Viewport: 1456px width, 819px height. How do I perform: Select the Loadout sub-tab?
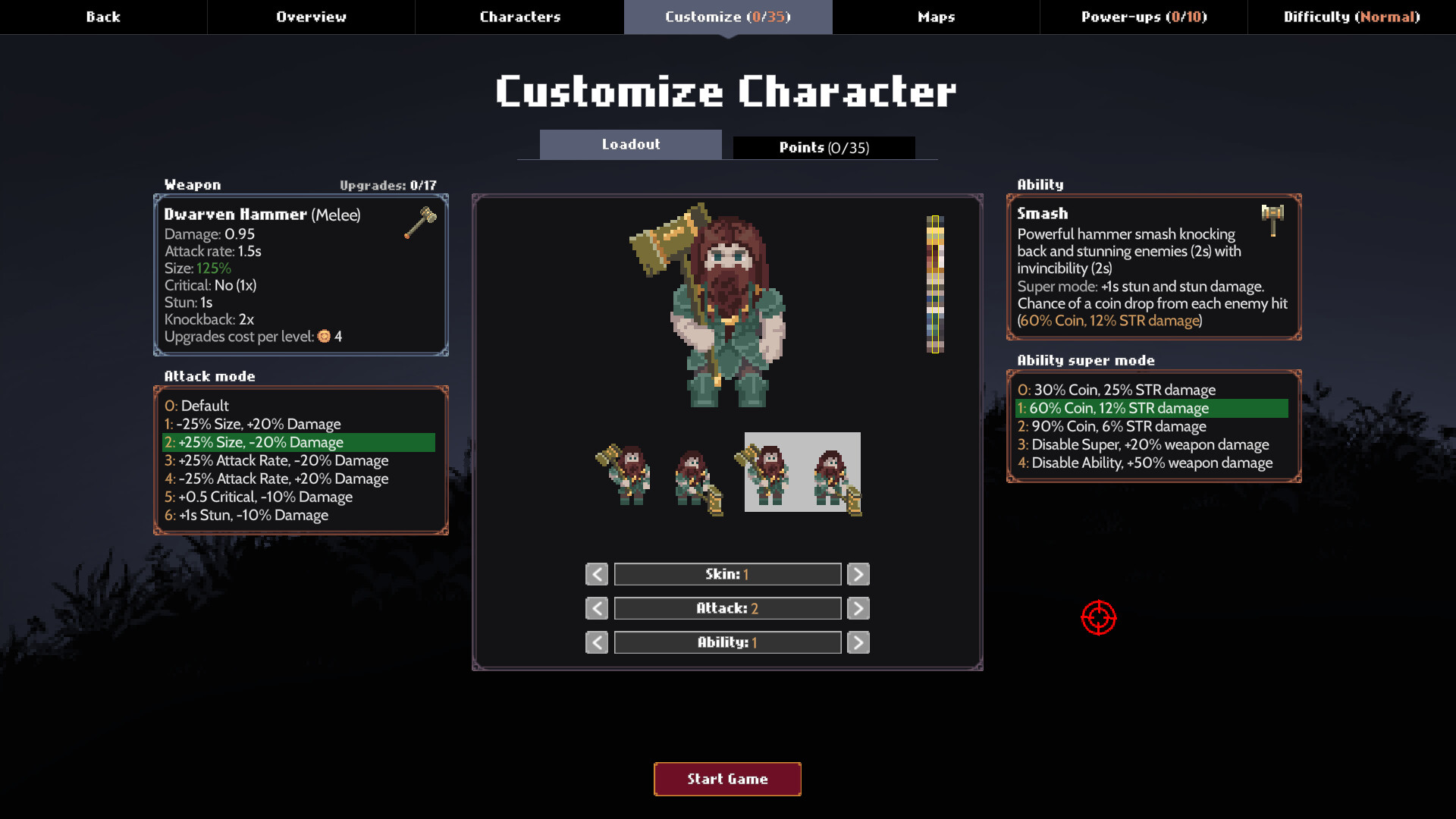pyautogui.click(x=630, y=144)
